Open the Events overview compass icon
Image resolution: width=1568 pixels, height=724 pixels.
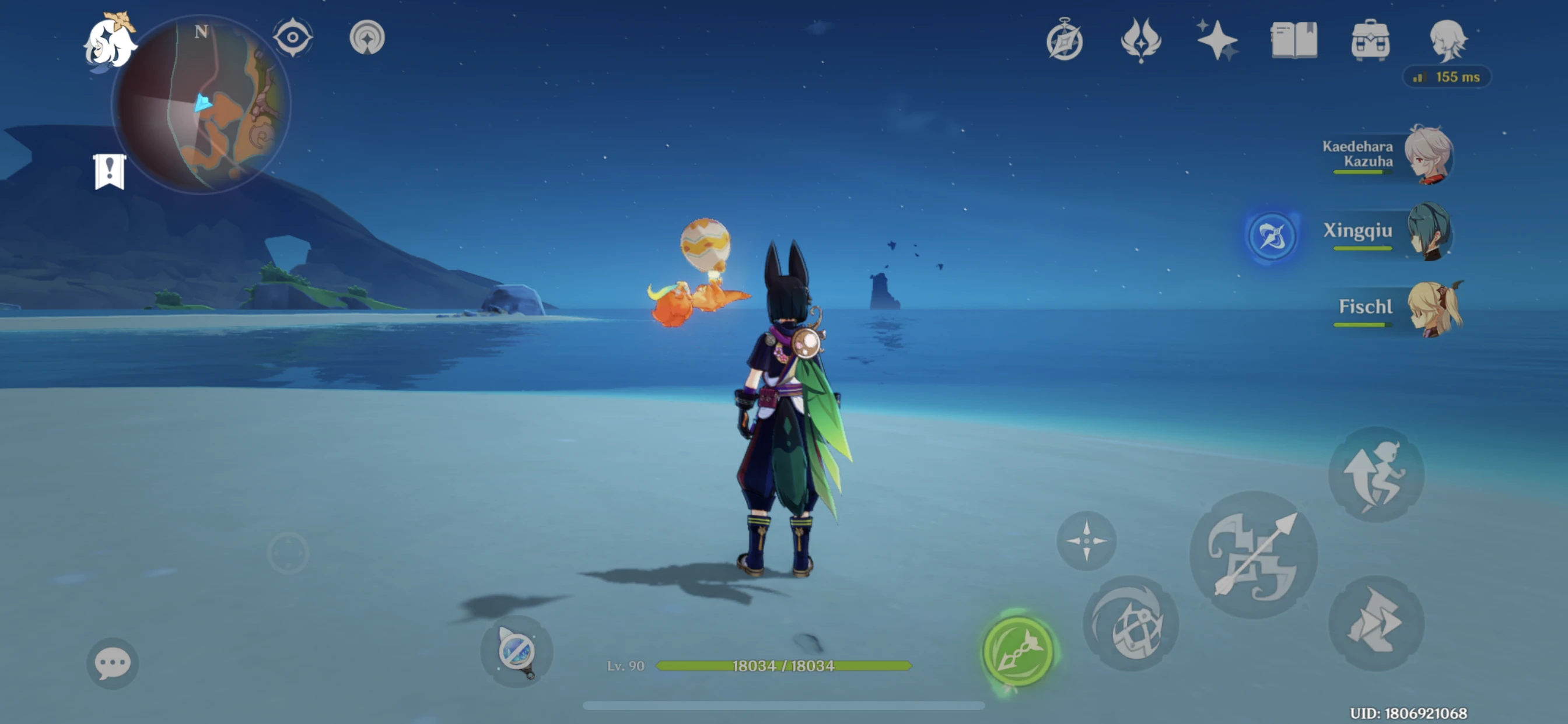(x=1066, y=40)
